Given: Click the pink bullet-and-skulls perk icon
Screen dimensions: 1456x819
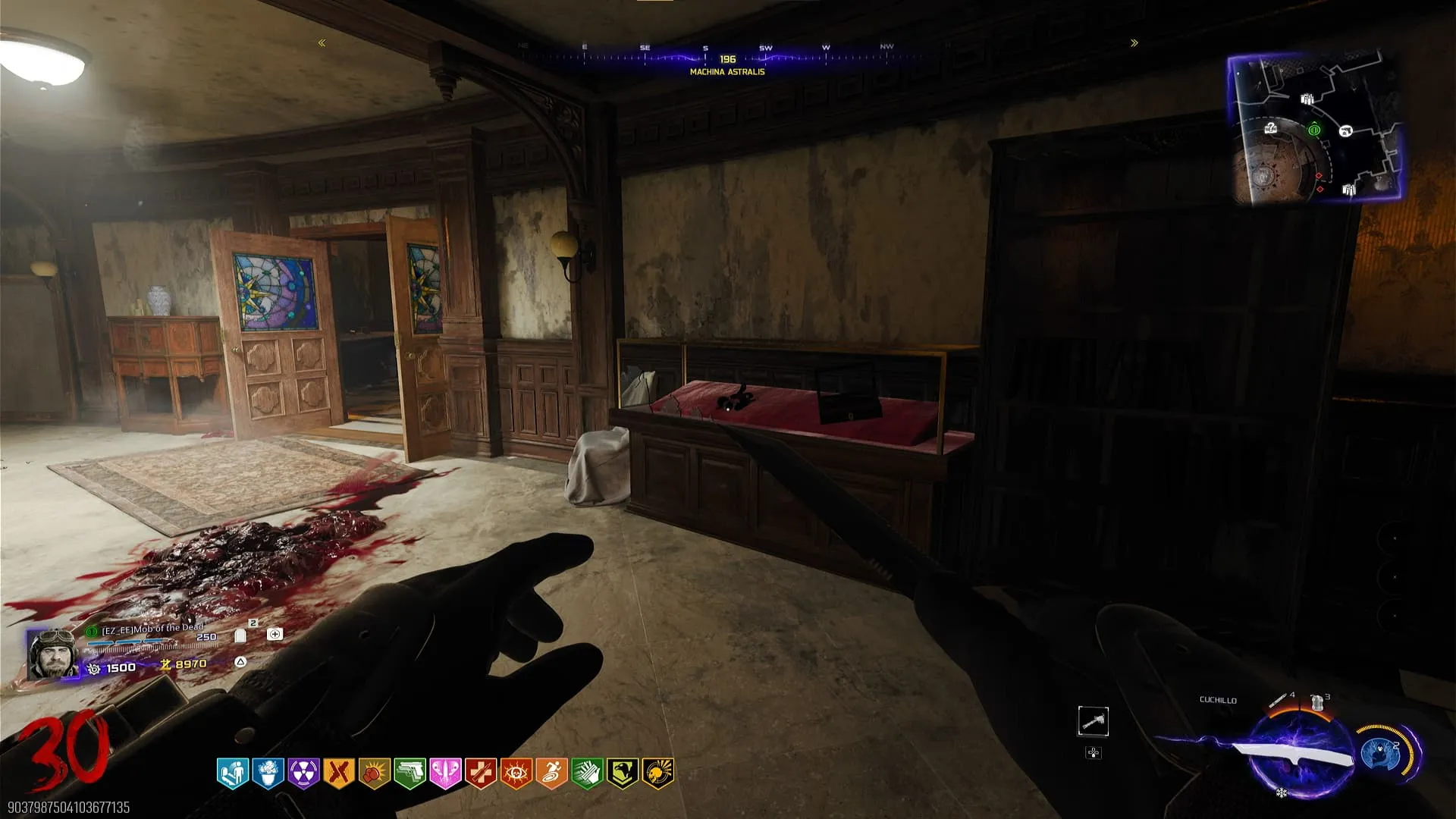Looking at the screenshot, I should pos(445,773).
